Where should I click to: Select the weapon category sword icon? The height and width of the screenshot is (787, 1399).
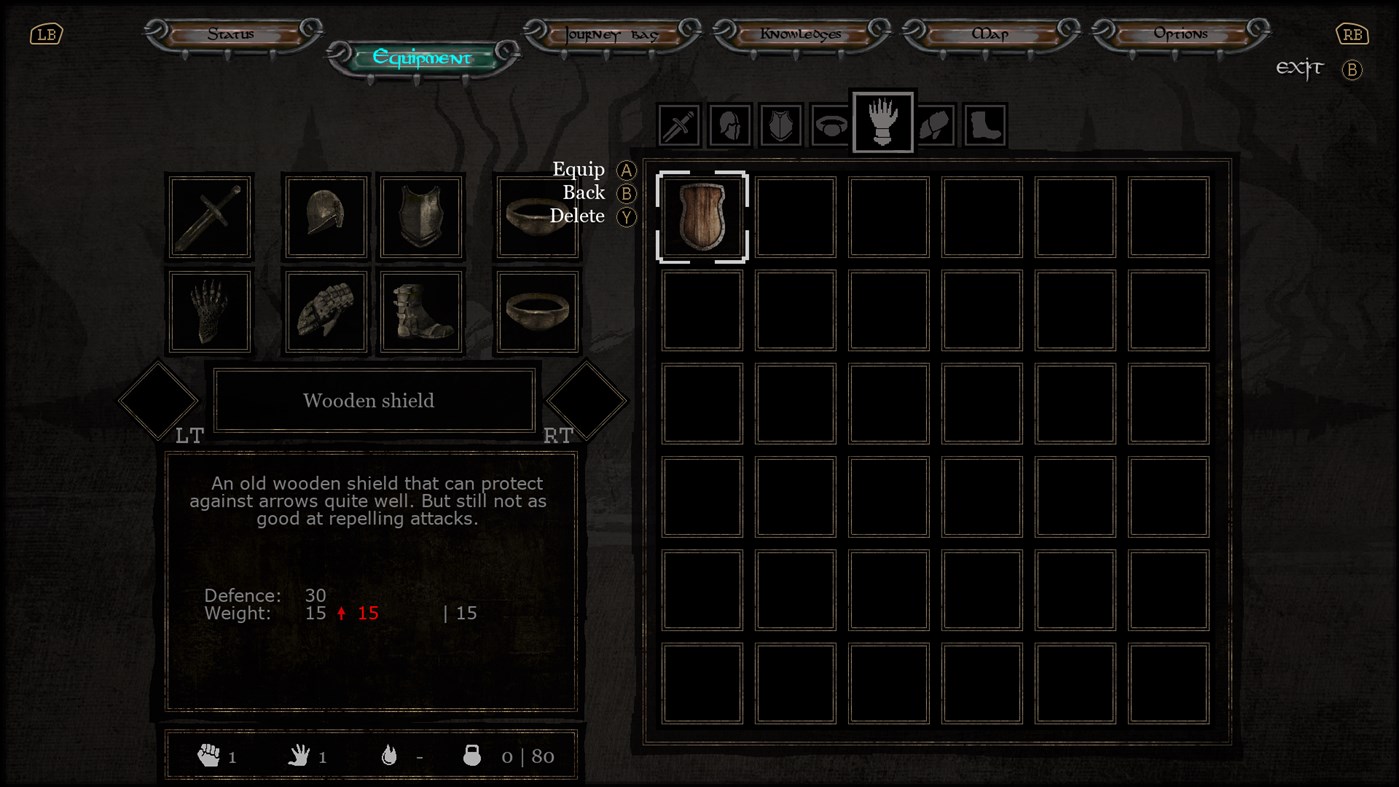point(679,124)
